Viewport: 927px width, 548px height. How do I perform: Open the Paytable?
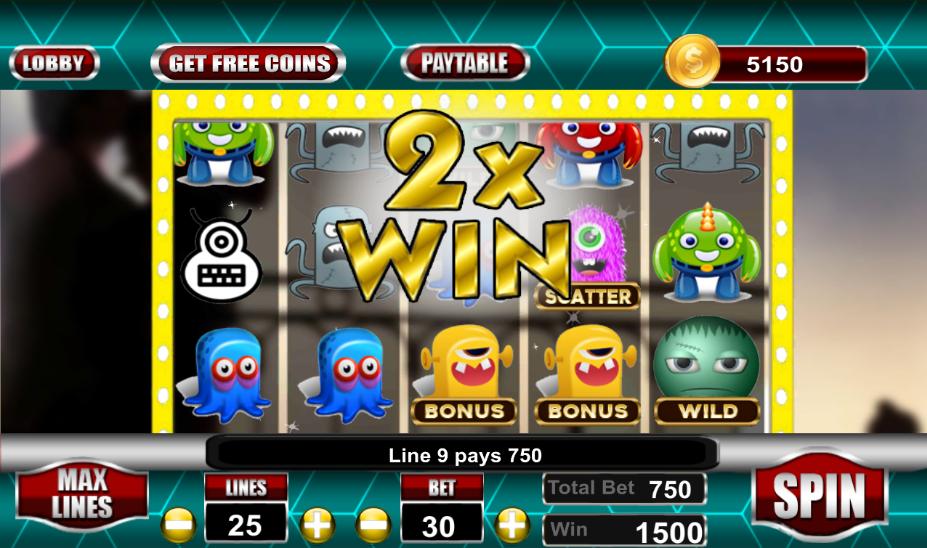[x=464, y=64]
